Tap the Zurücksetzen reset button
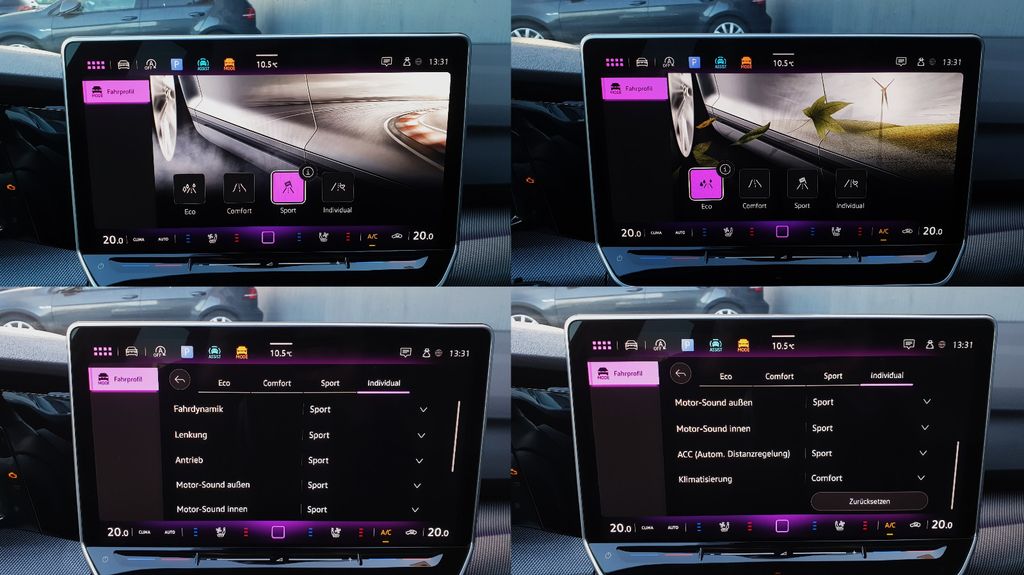Screen dimensions: 1024x575 (868, 501)
